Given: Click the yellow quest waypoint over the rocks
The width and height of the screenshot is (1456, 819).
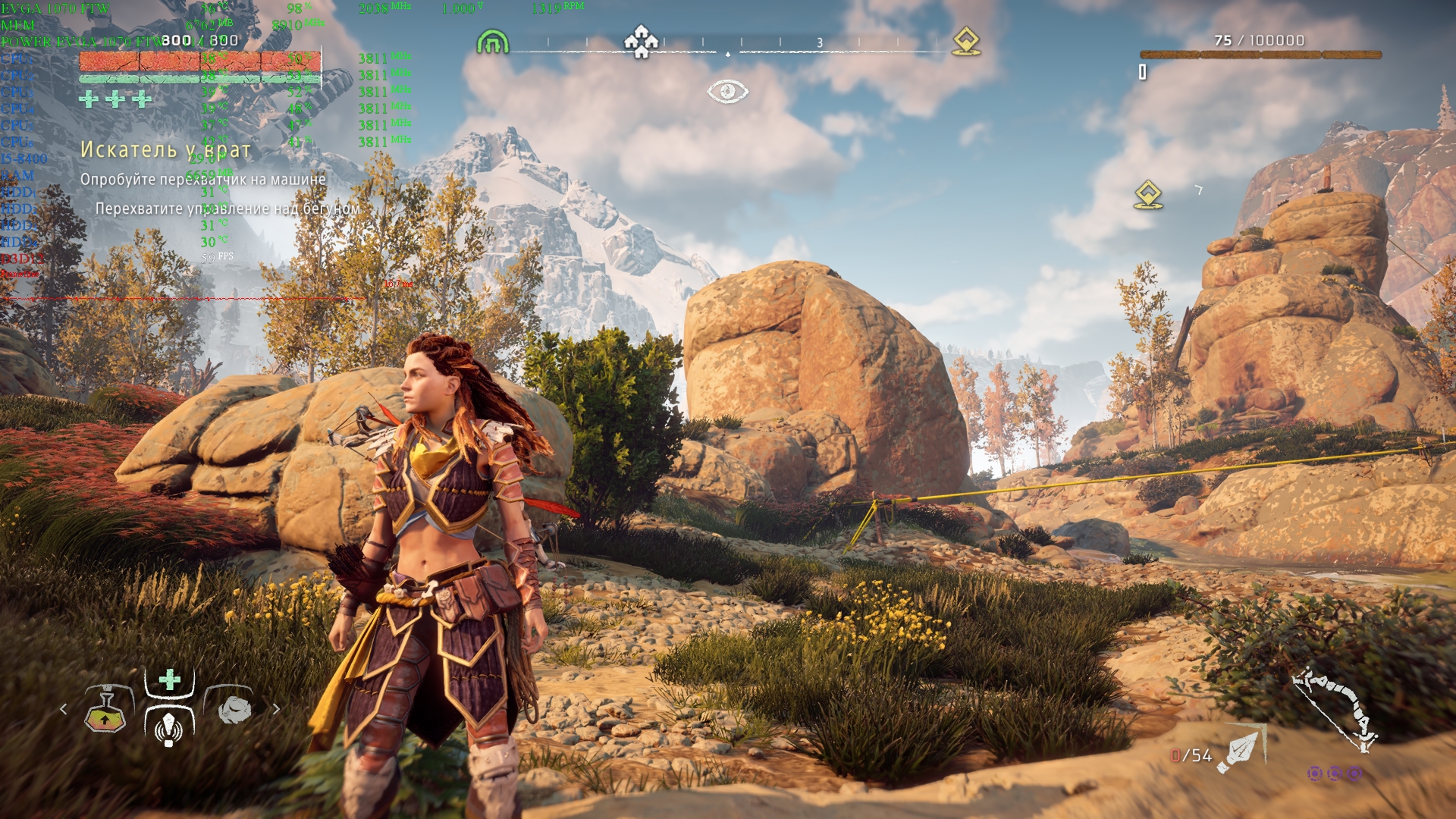Looking at the screenshot, I should click(x=1148, y=195).
